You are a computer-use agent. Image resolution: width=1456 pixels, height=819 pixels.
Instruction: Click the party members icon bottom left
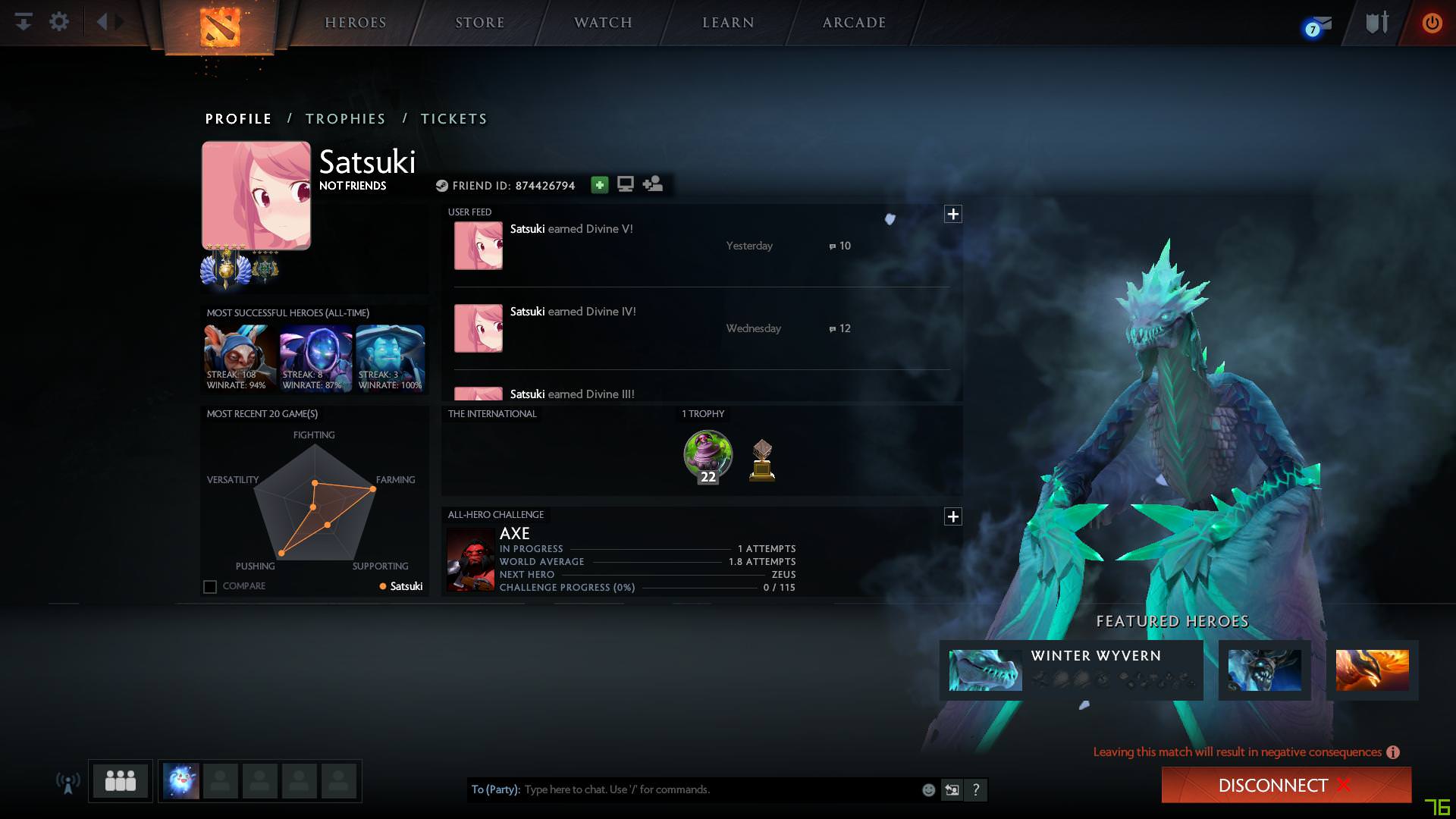coord(120,781)
